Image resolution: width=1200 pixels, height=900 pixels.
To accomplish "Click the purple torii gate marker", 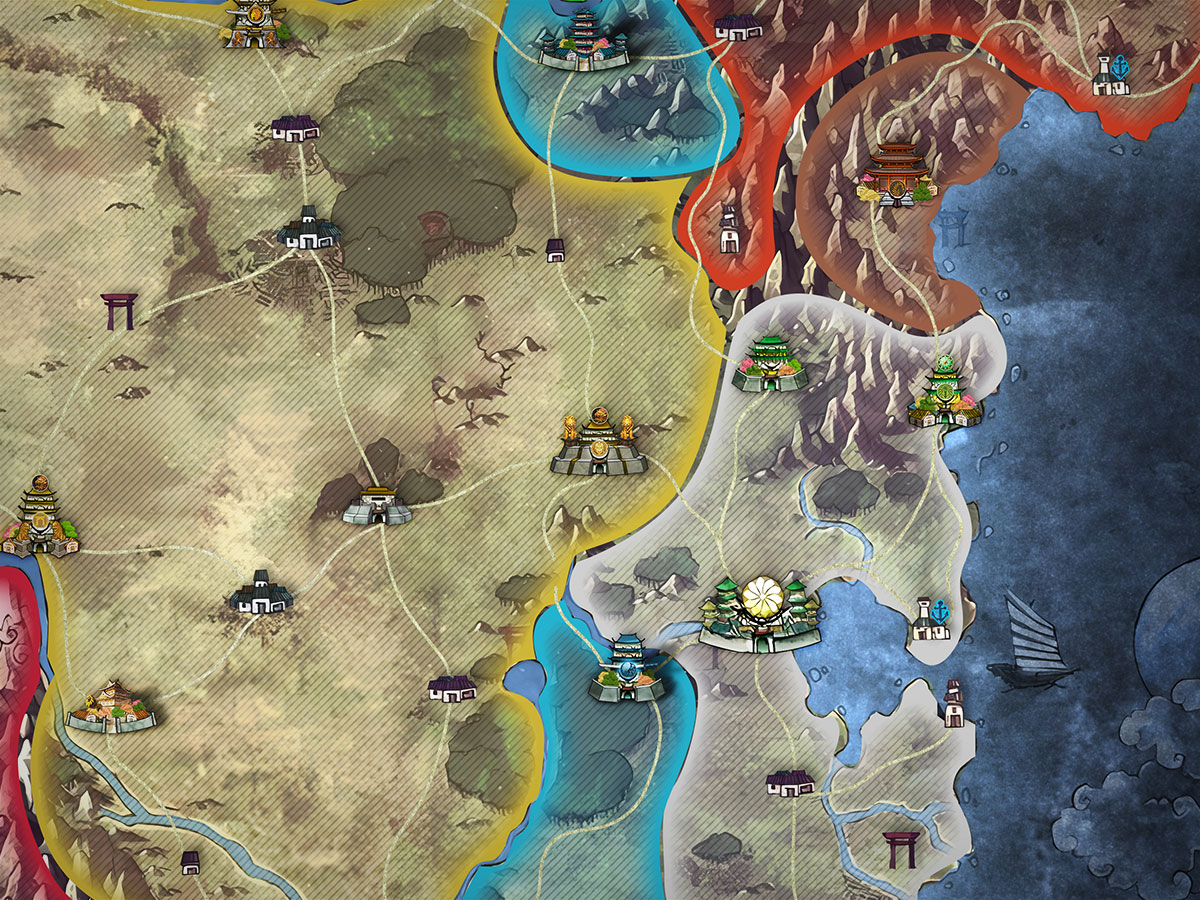I will coord(119,312).
